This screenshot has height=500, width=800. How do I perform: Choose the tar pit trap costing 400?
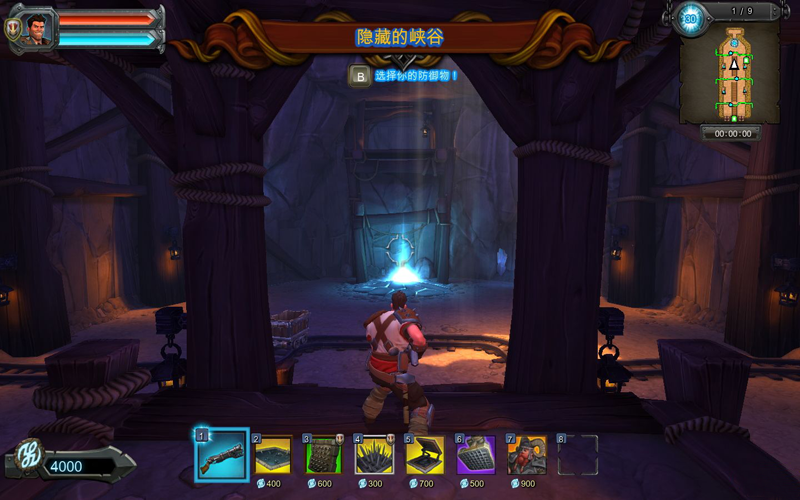(272, 455)
